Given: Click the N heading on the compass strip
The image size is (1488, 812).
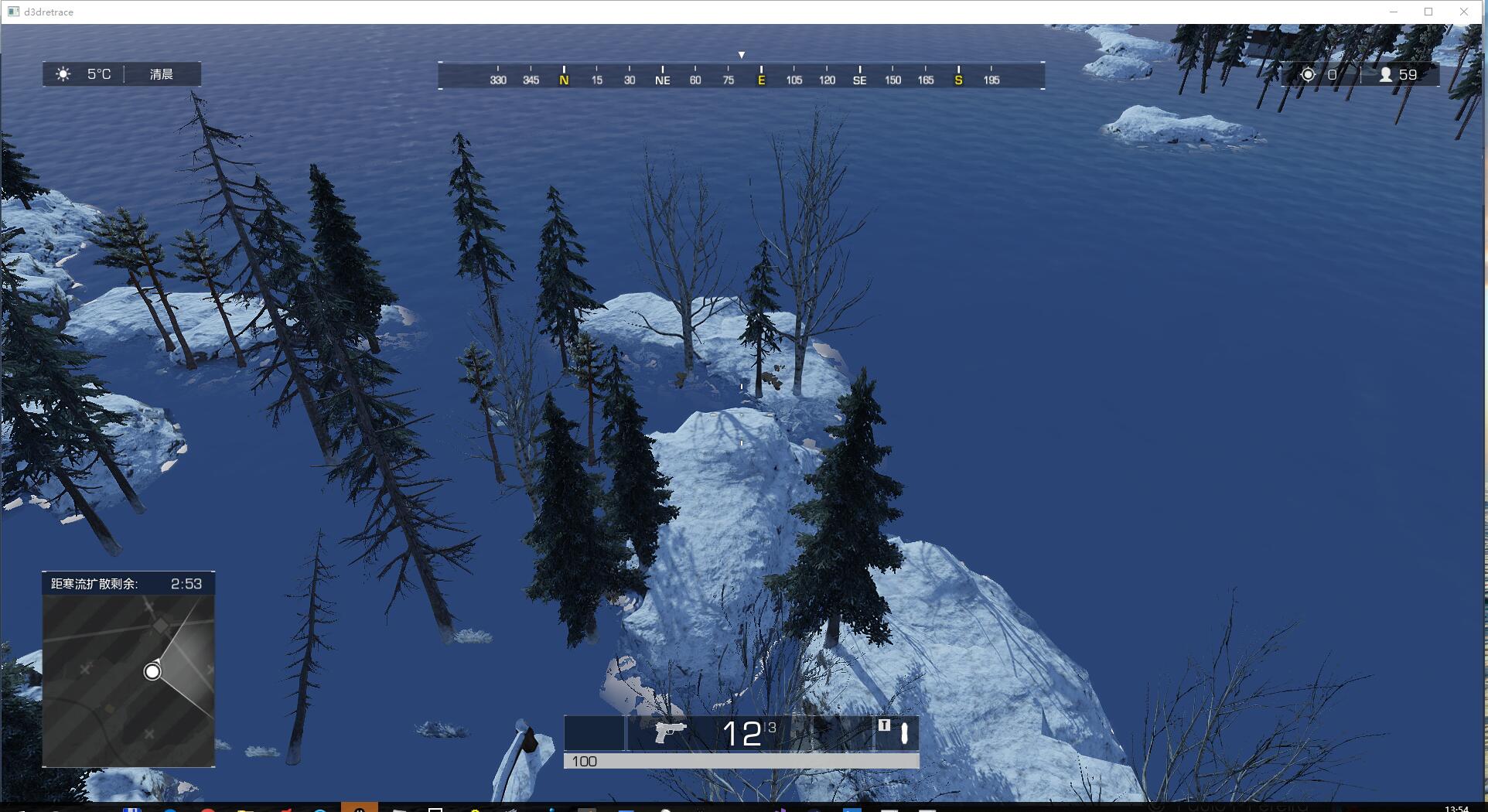Looking at the screenshot, I should [x=563, y=80].
